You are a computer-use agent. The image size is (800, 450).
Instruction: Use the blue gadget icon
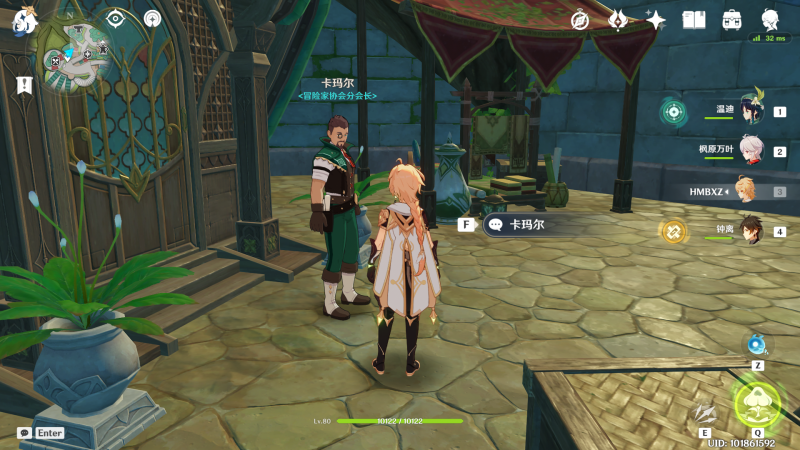(757, 346)
